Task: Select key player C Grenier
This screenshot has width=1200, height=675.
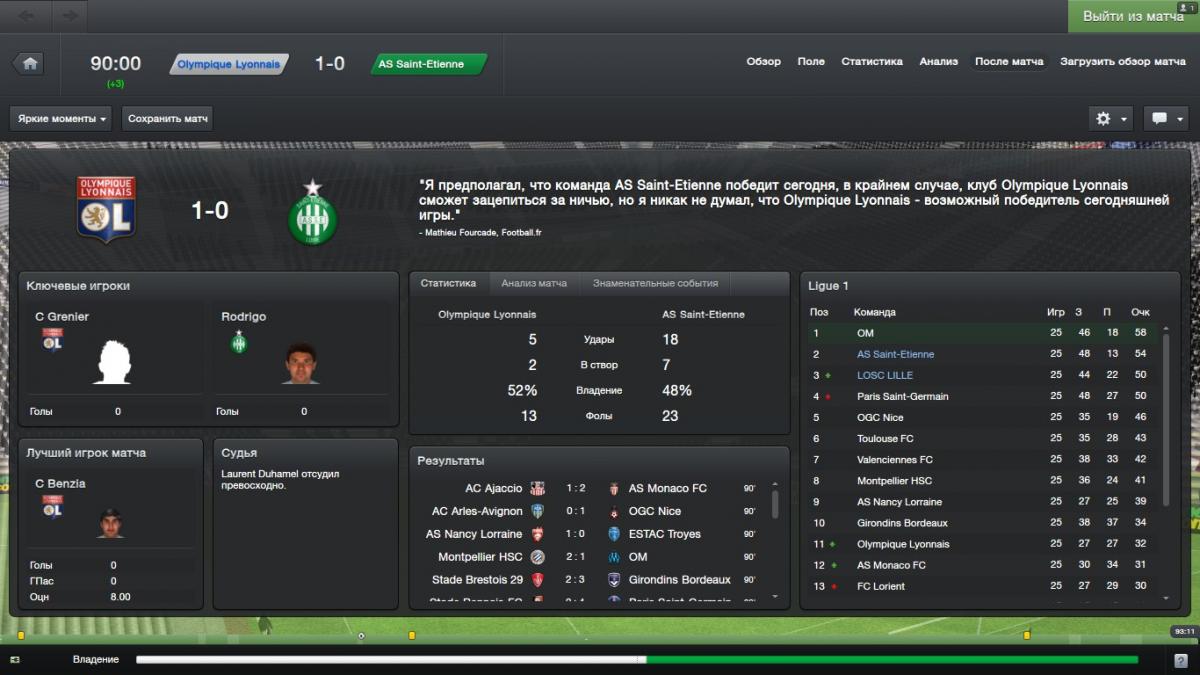Action: (x=62, y=317)
